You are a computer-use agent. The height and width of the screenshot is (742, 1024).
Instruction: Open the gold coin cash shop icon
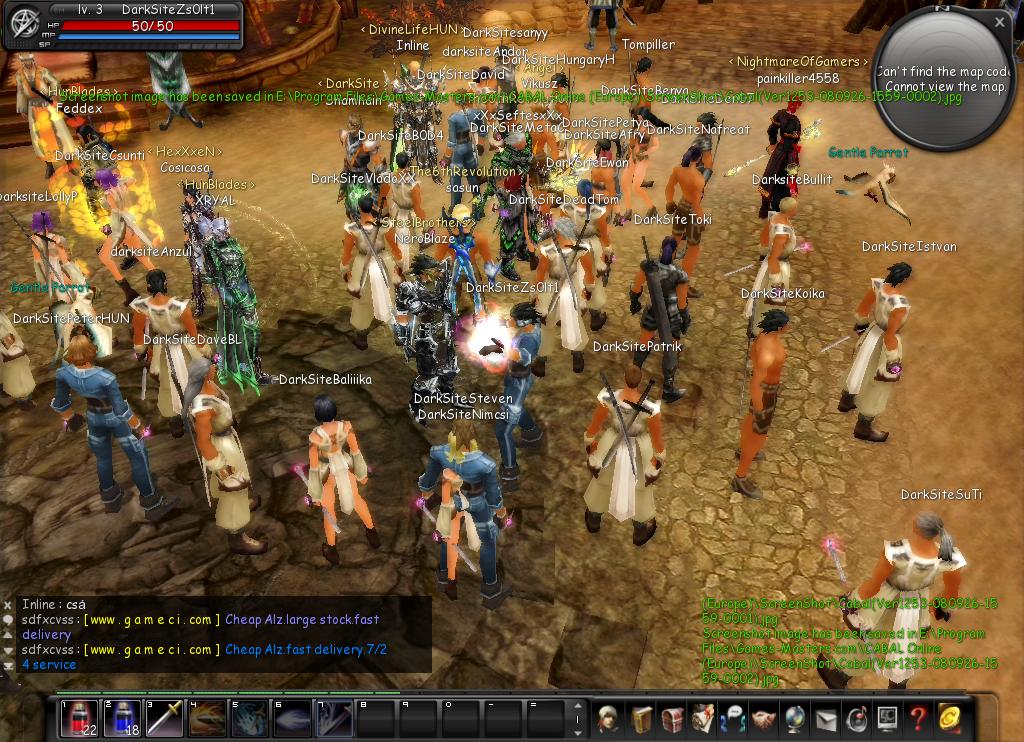pyautogui.click(x=949, y=718)
